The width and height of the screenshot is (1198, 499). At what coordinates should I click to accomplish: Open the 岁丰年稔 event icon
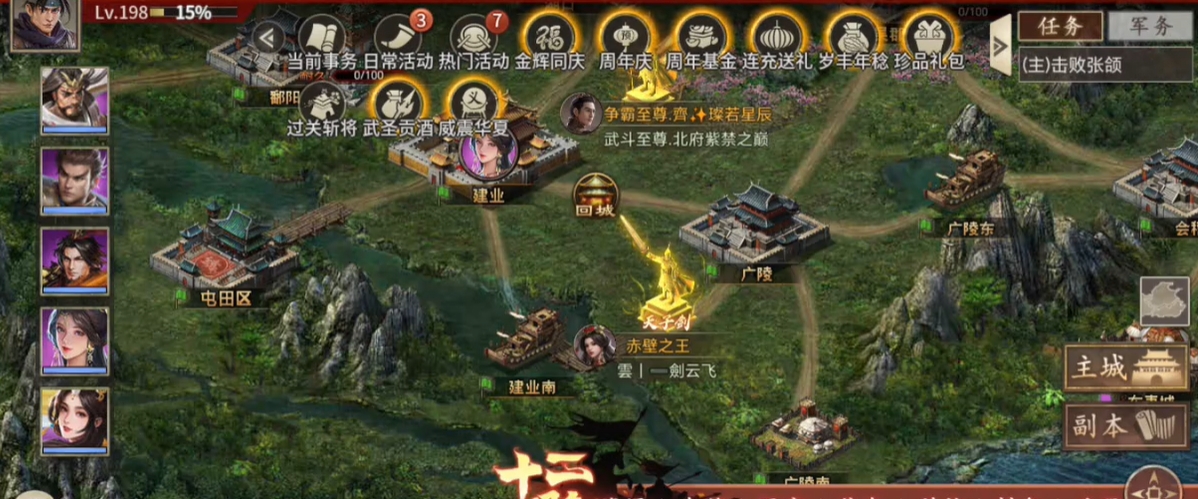853,39
